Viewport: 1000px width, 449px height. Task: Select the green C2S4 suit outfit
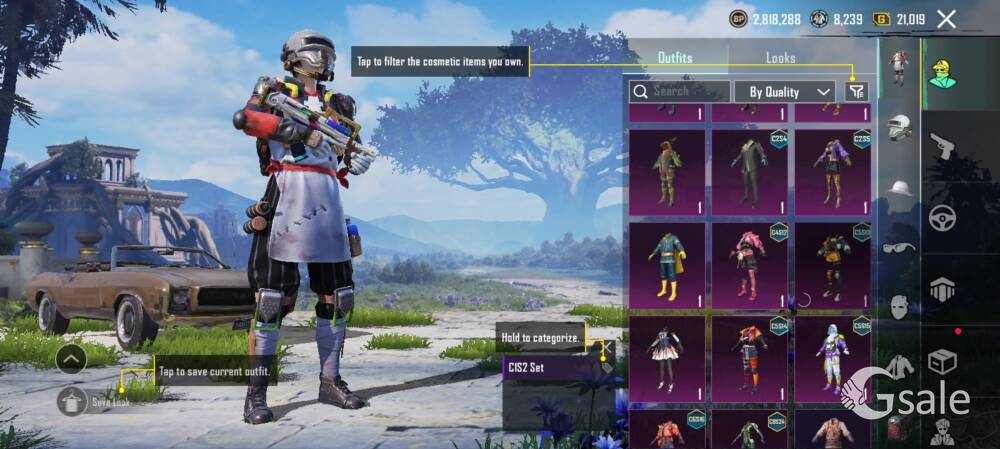pos(749,171)
